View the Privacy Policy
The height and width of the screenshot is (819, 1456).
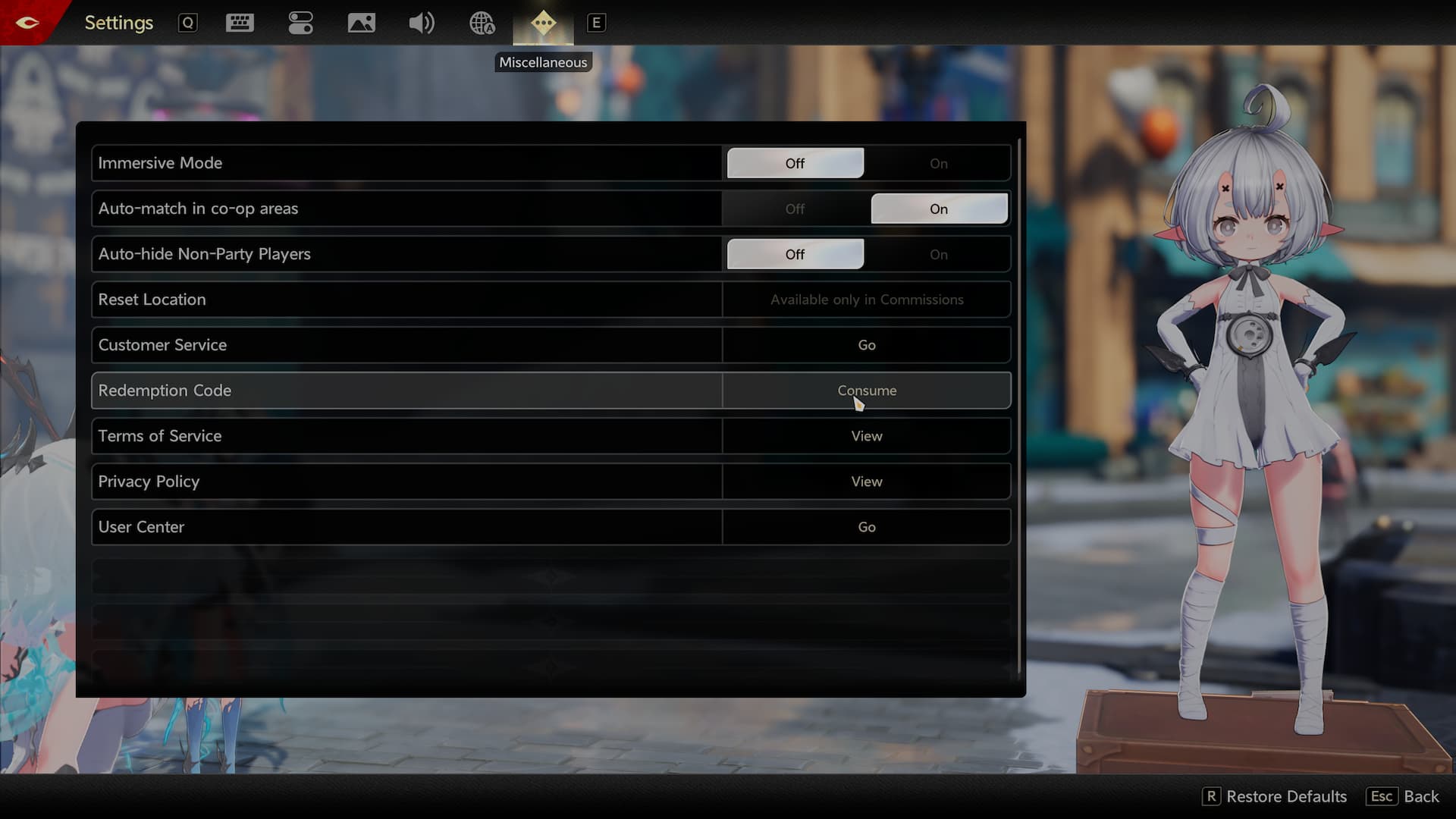pyautogui.click(x=866, y=482)
